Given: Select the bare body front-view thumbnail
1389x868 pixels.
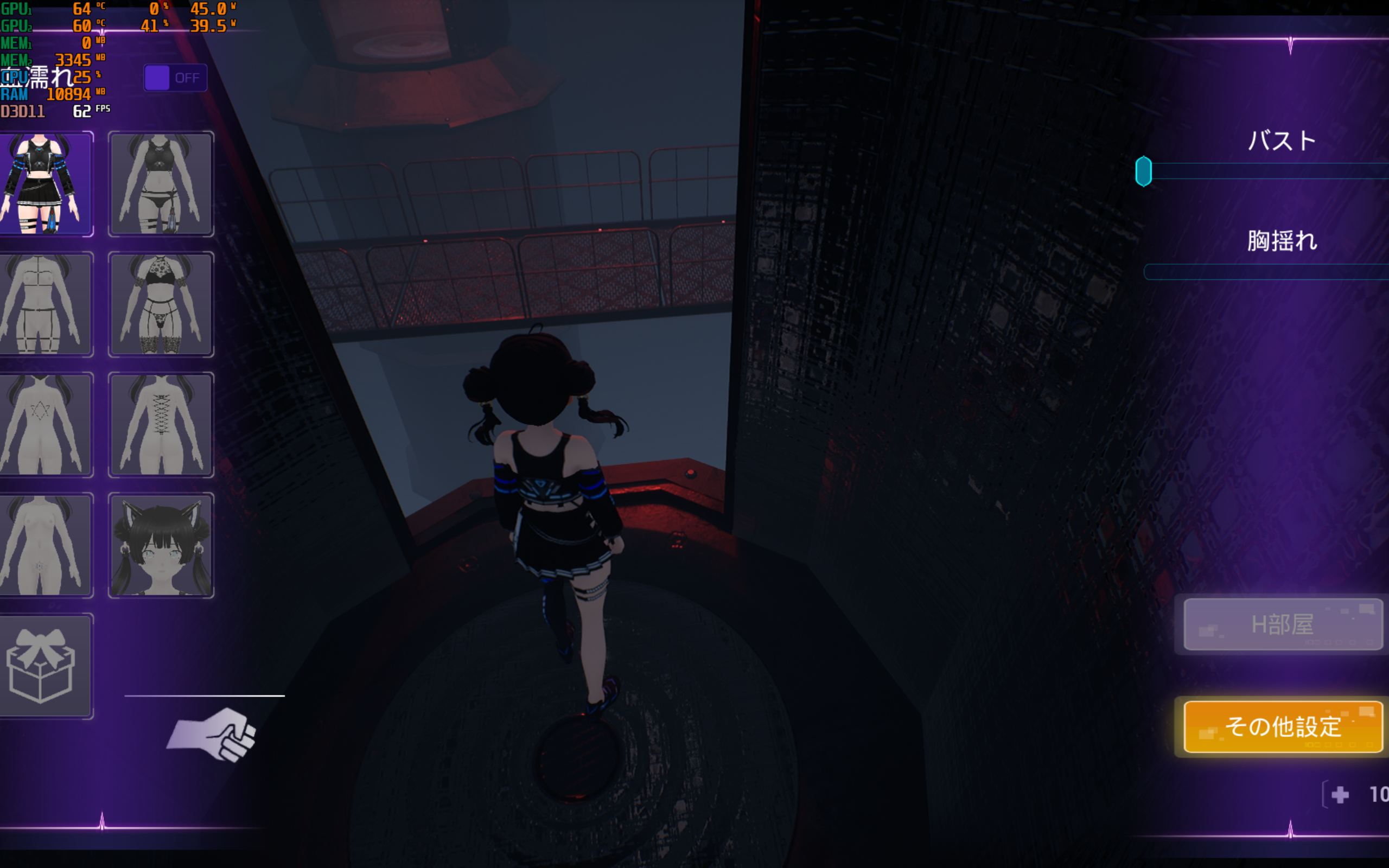Looking at the screenshot, I should (x=45, y=545).
